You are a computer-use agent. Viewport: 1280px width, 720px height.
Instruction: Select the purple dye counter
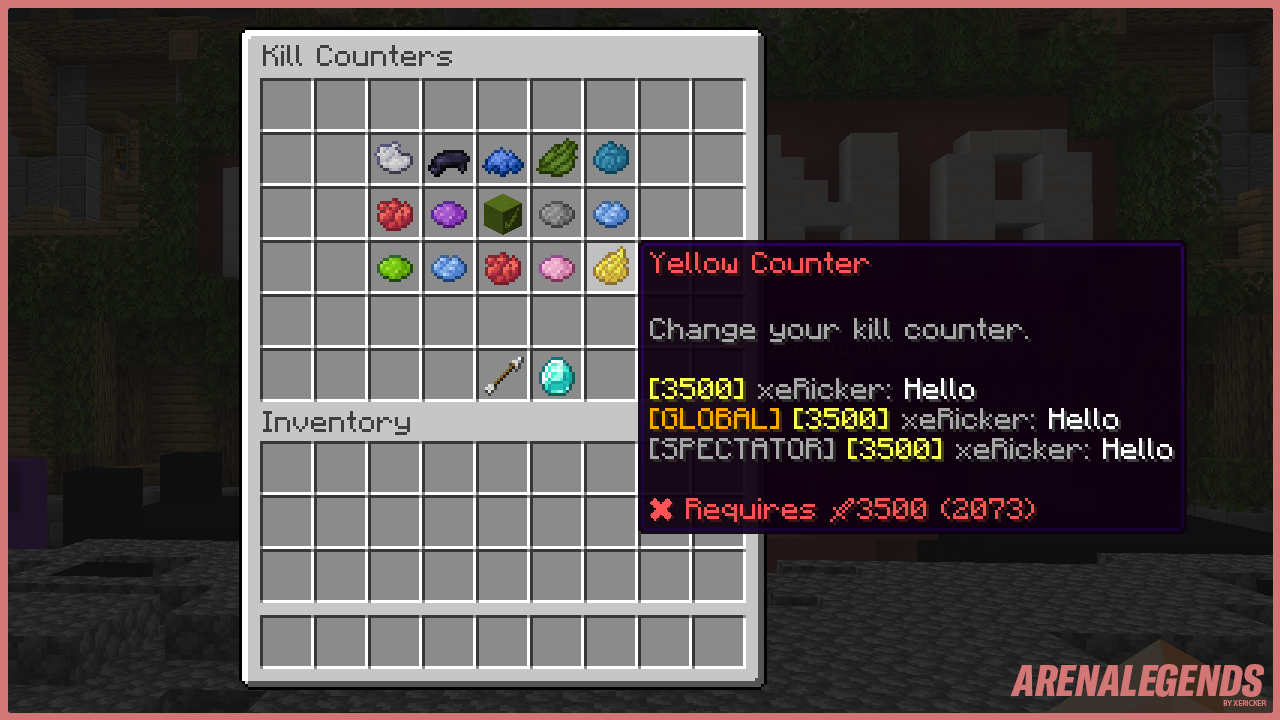[448, 213]
